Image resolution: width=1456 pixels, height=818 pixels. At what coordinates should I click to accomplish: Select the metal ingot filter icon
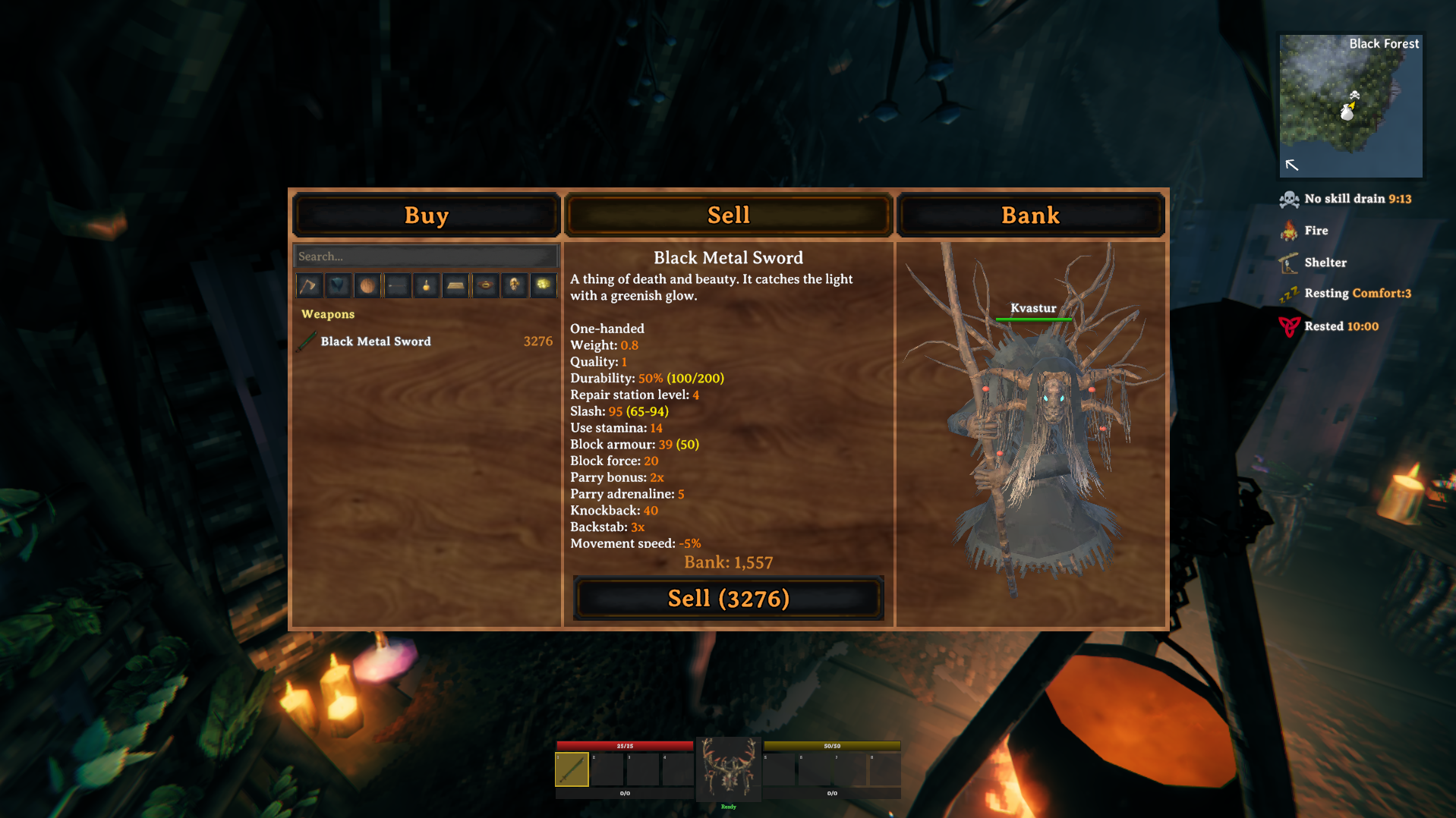[x=455, y=285]
